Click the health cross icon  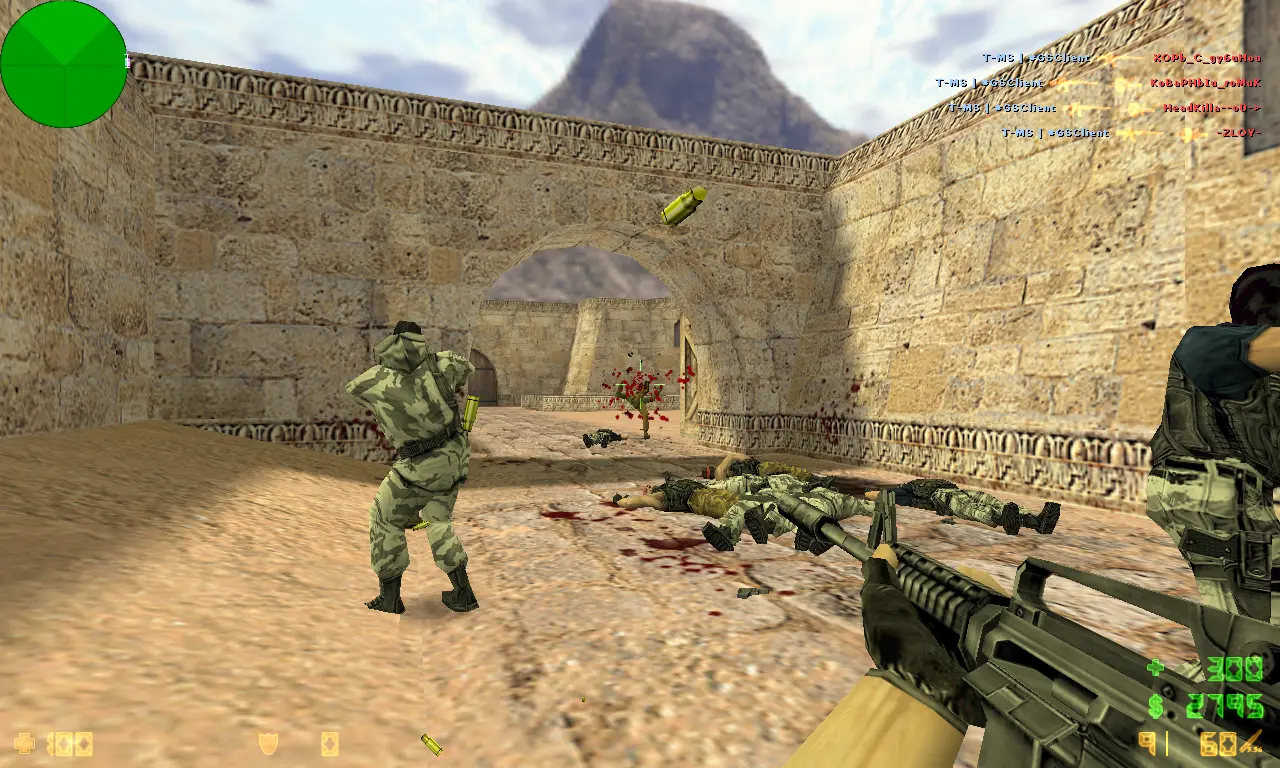point(24,743)
